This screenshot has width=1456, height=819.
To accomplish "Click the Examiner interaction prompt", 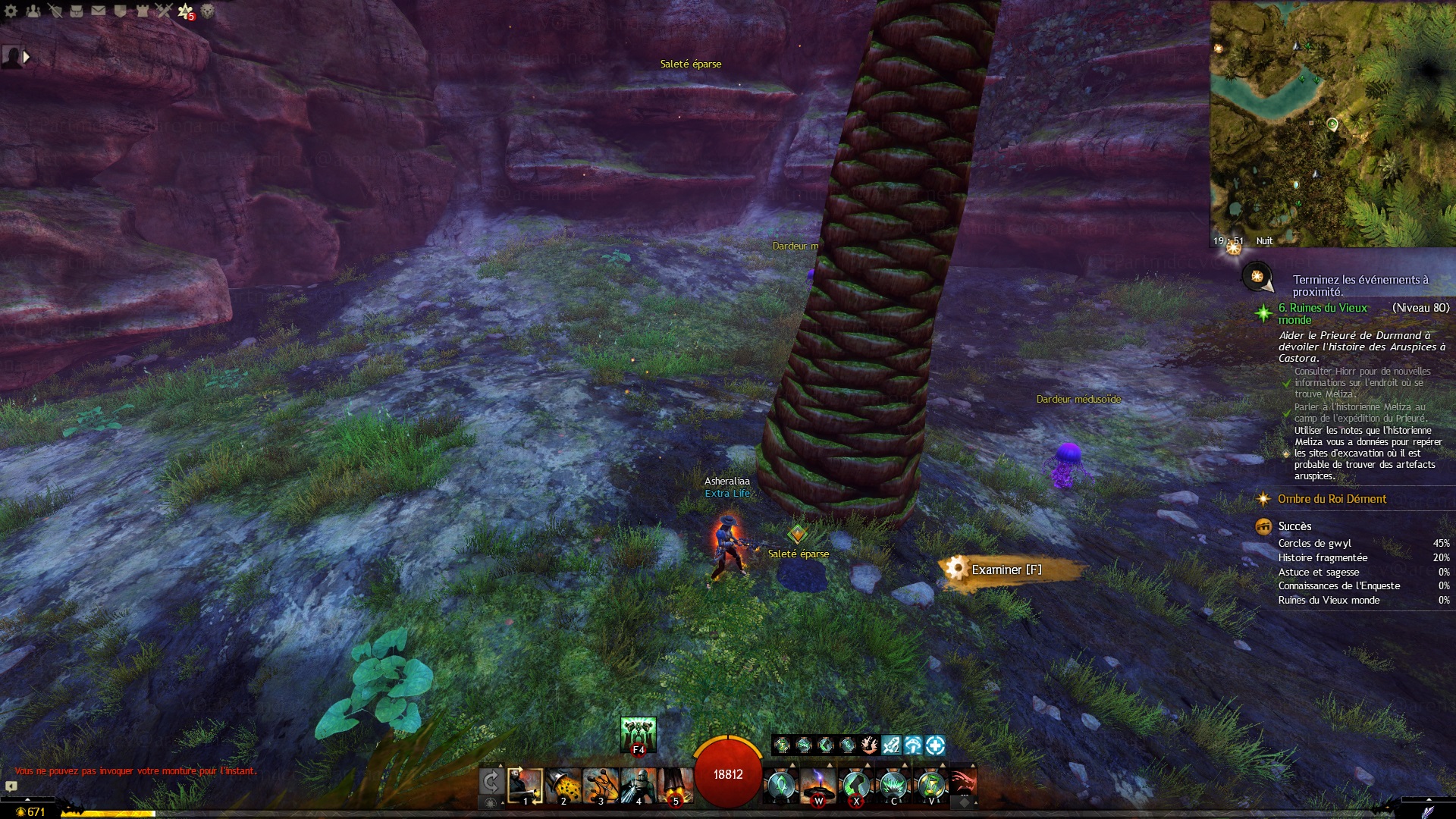I will tap(1006, 570).
